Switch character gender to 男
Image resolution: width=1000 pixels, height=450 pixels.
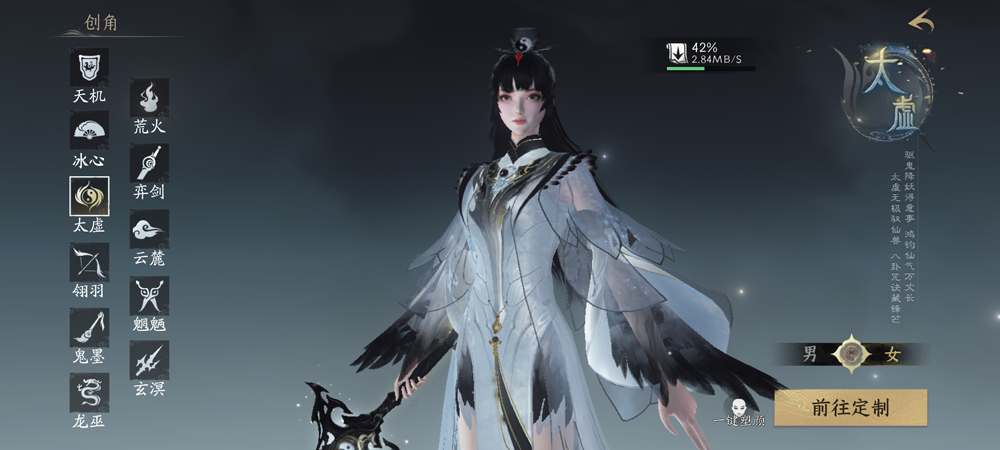point(810,353)
